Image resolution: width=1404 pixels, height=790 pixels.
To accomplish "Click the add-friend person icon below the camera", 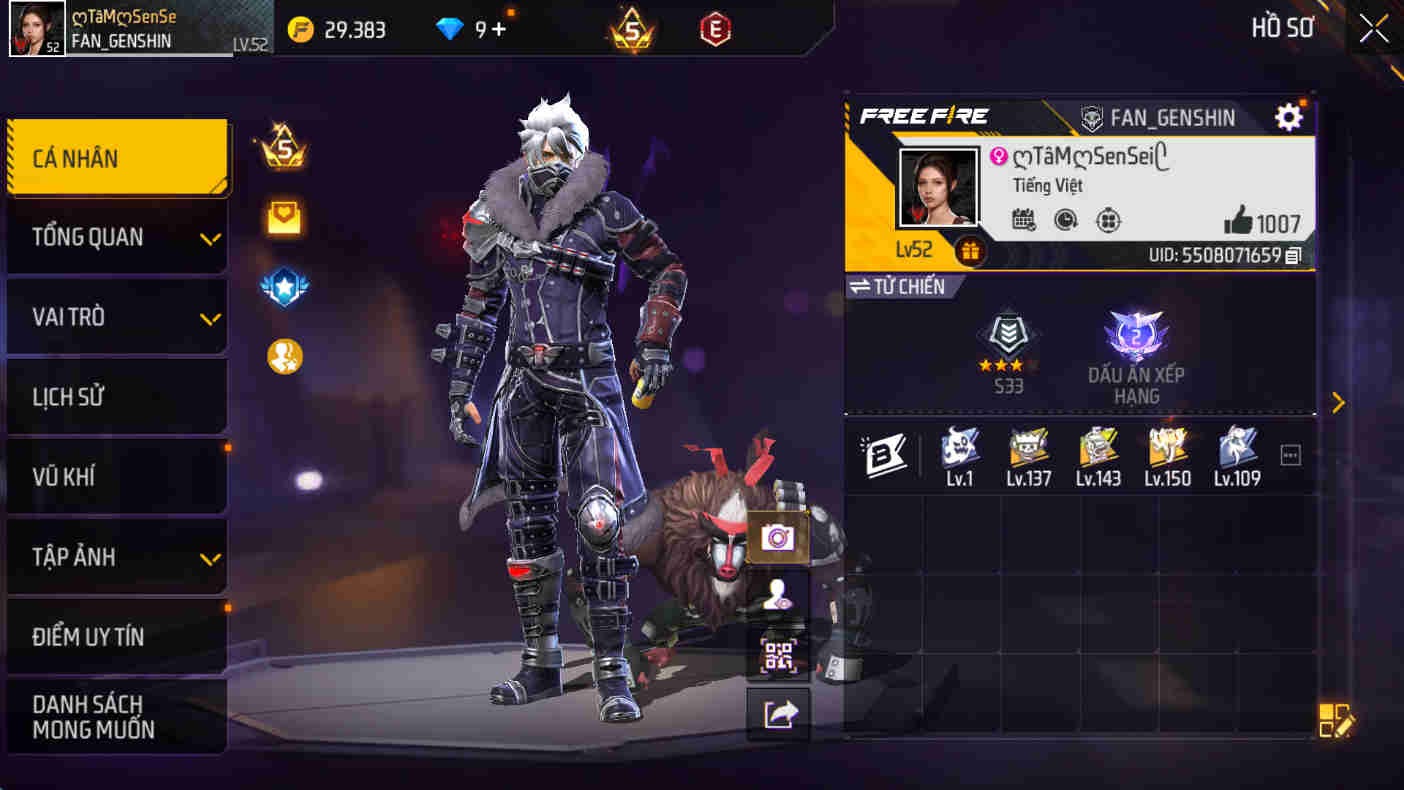I will tap(778, 597).
